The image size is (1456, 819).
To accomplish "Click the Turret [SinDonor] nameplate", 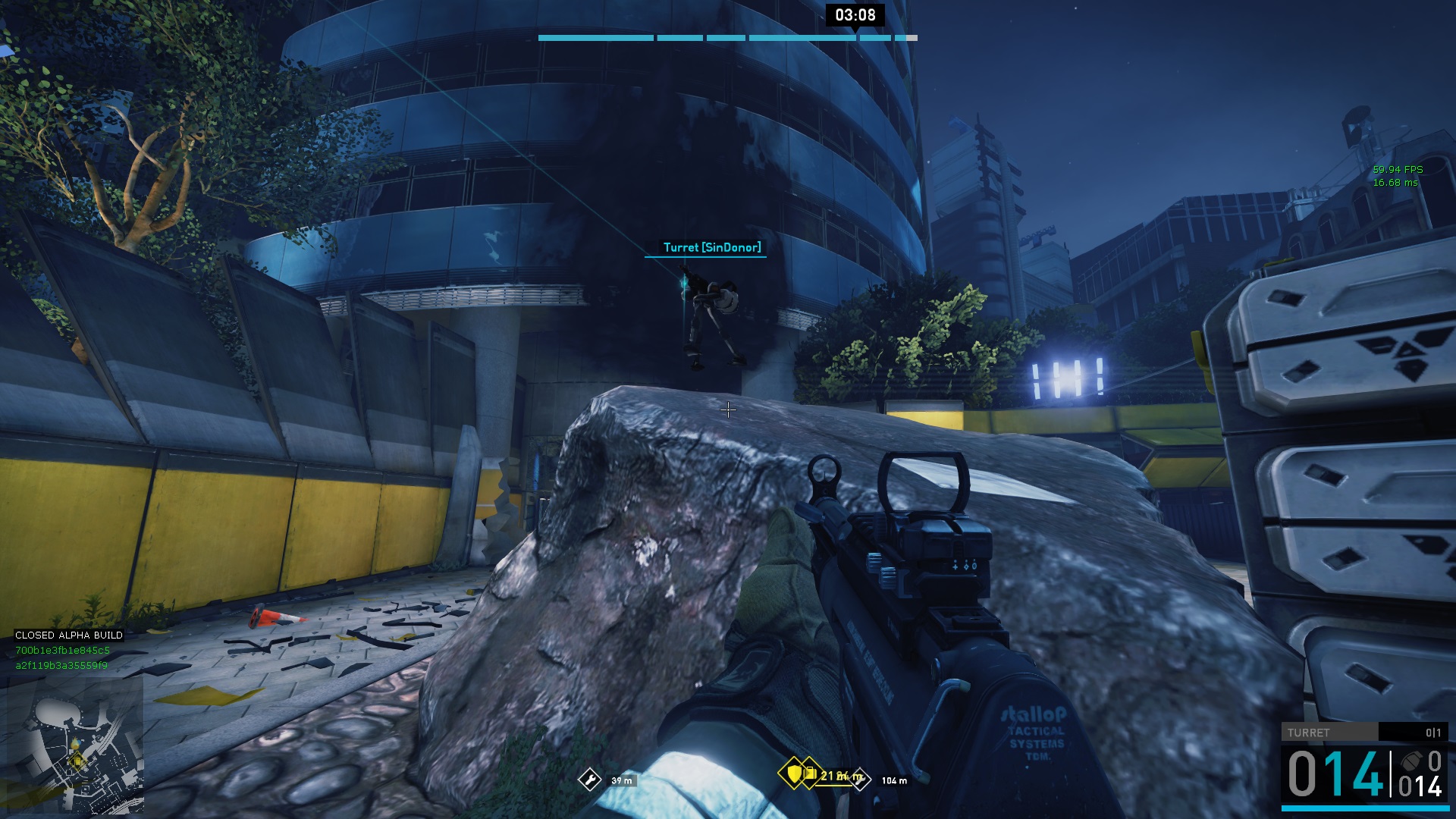I will (711, 247).
